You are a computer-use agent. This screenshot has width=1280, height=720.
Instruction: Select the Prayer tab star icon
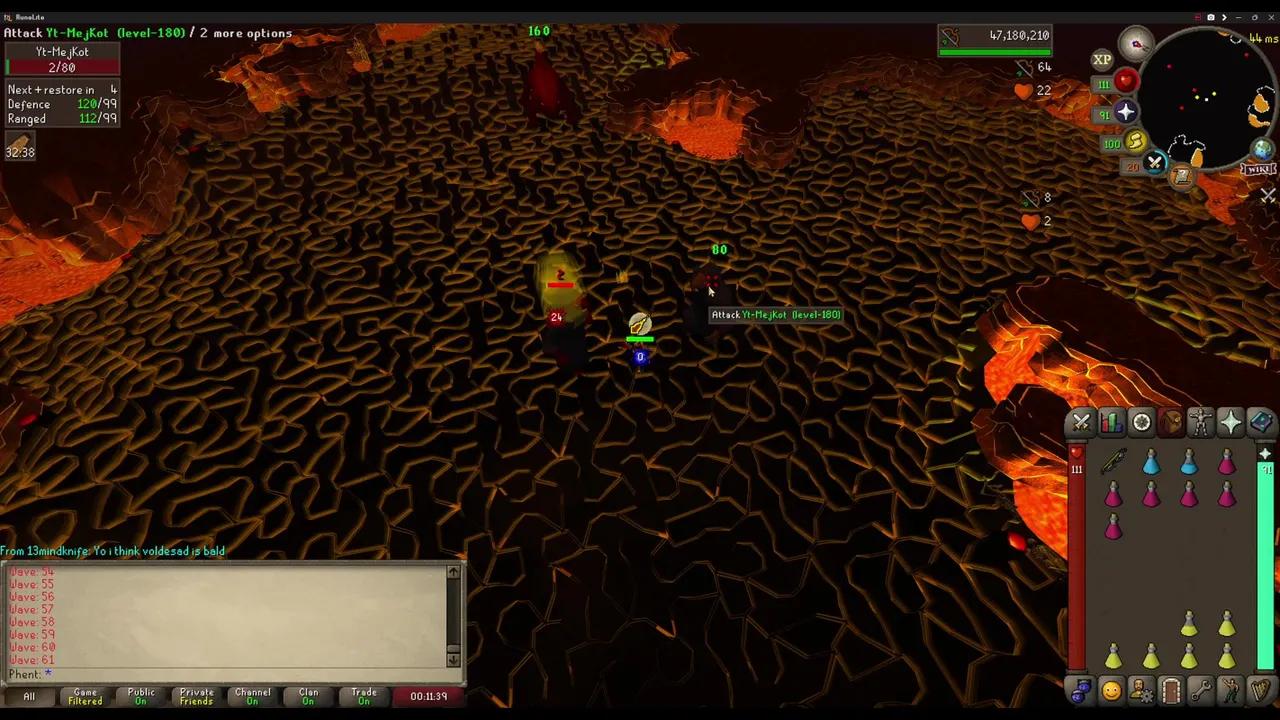tap(1230, 423)
